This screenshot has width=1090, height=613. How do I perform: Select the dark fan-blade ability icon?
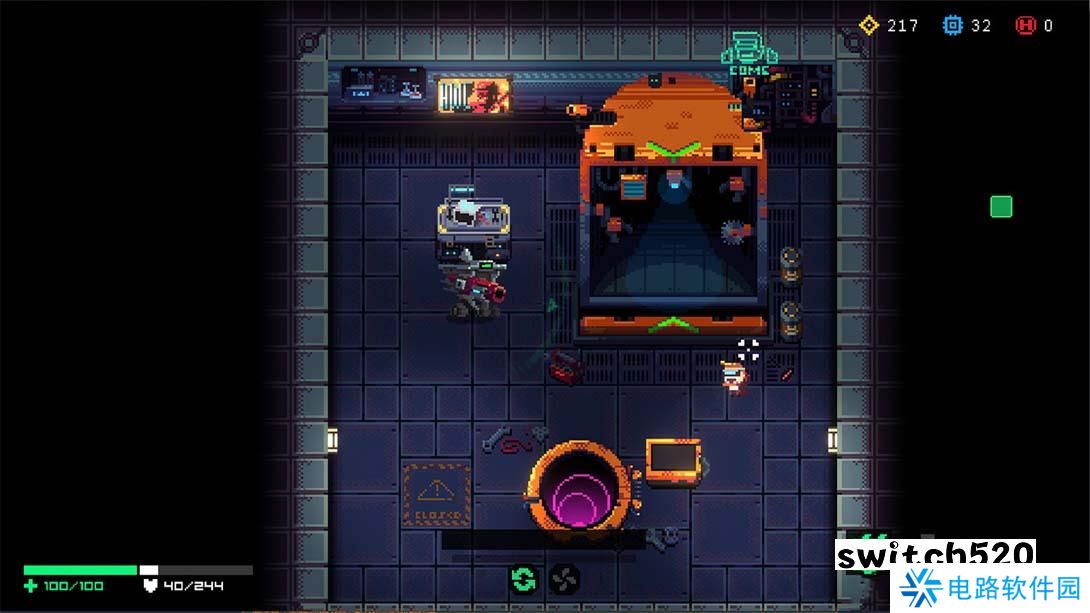564,578
